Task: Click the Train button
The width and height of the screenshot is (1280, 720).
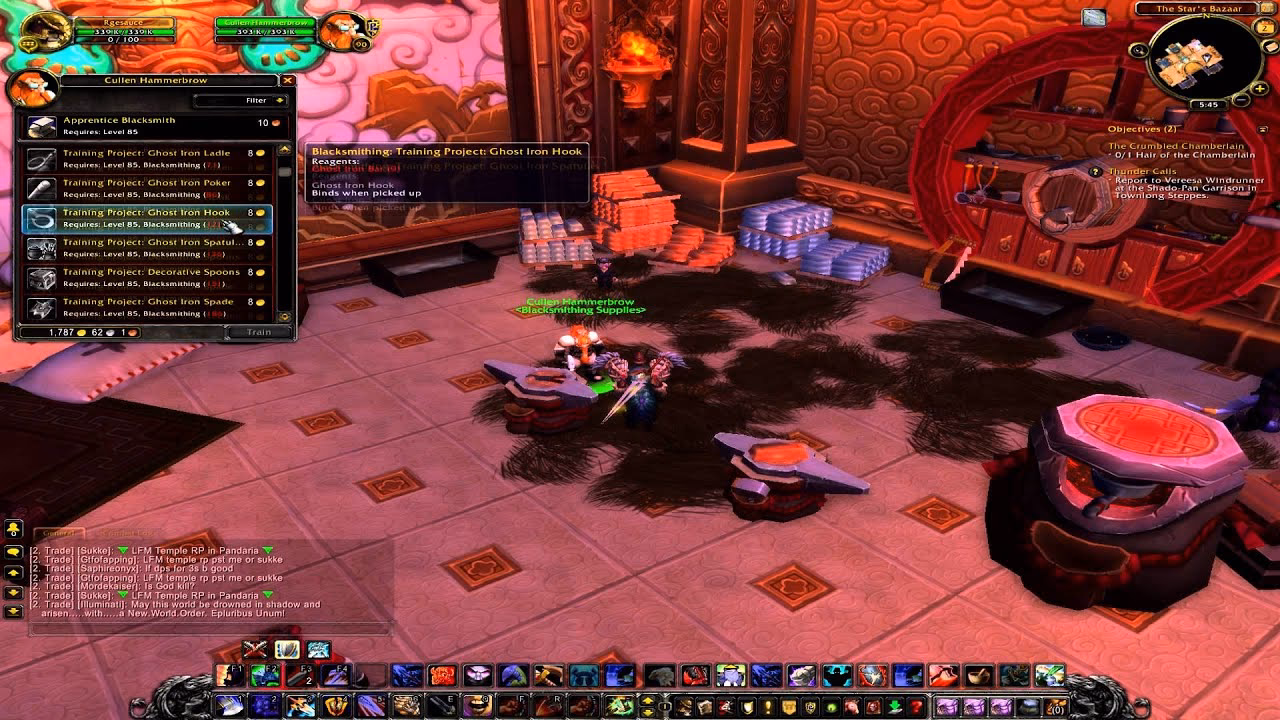Action: point(257,331)
